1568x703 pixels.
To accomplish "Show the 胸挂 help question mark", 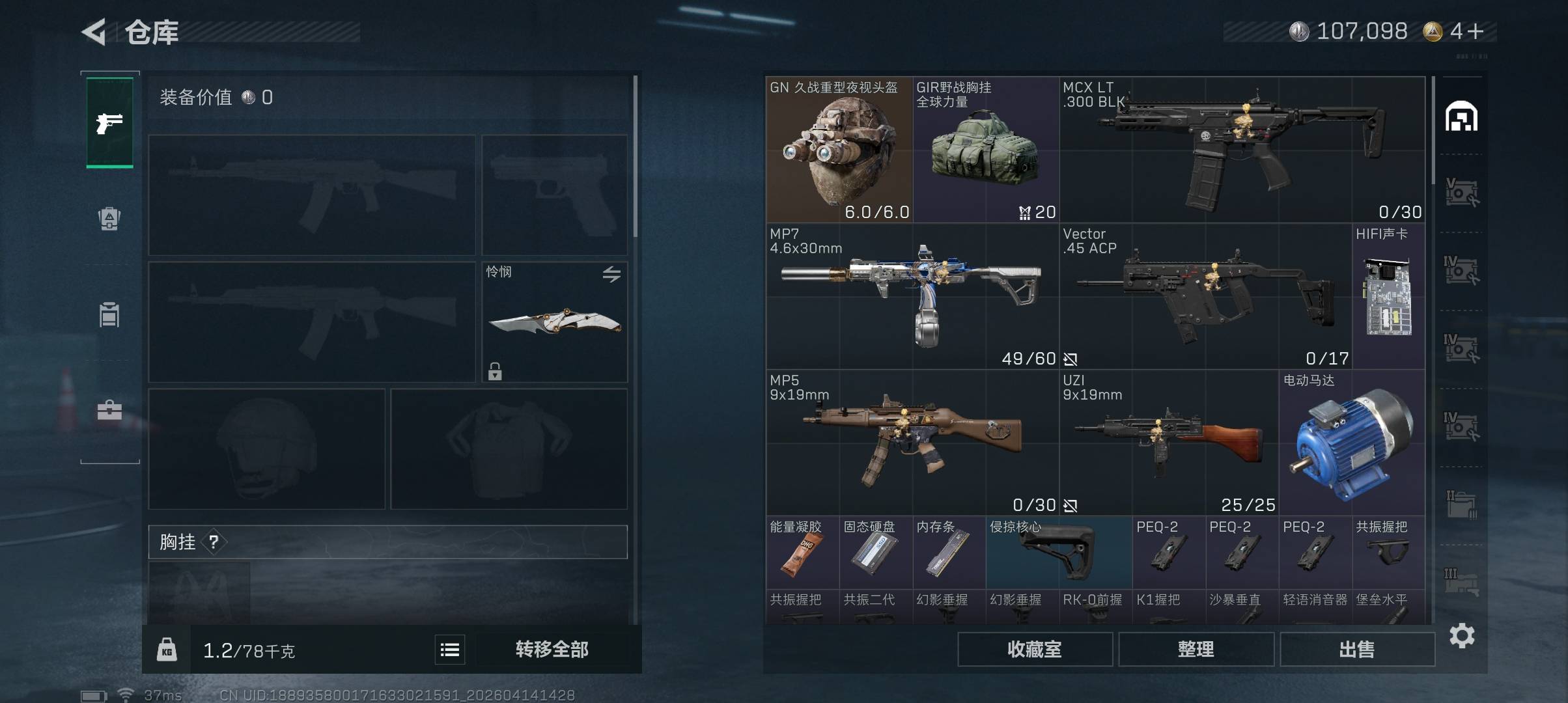I will coord(214,542).
